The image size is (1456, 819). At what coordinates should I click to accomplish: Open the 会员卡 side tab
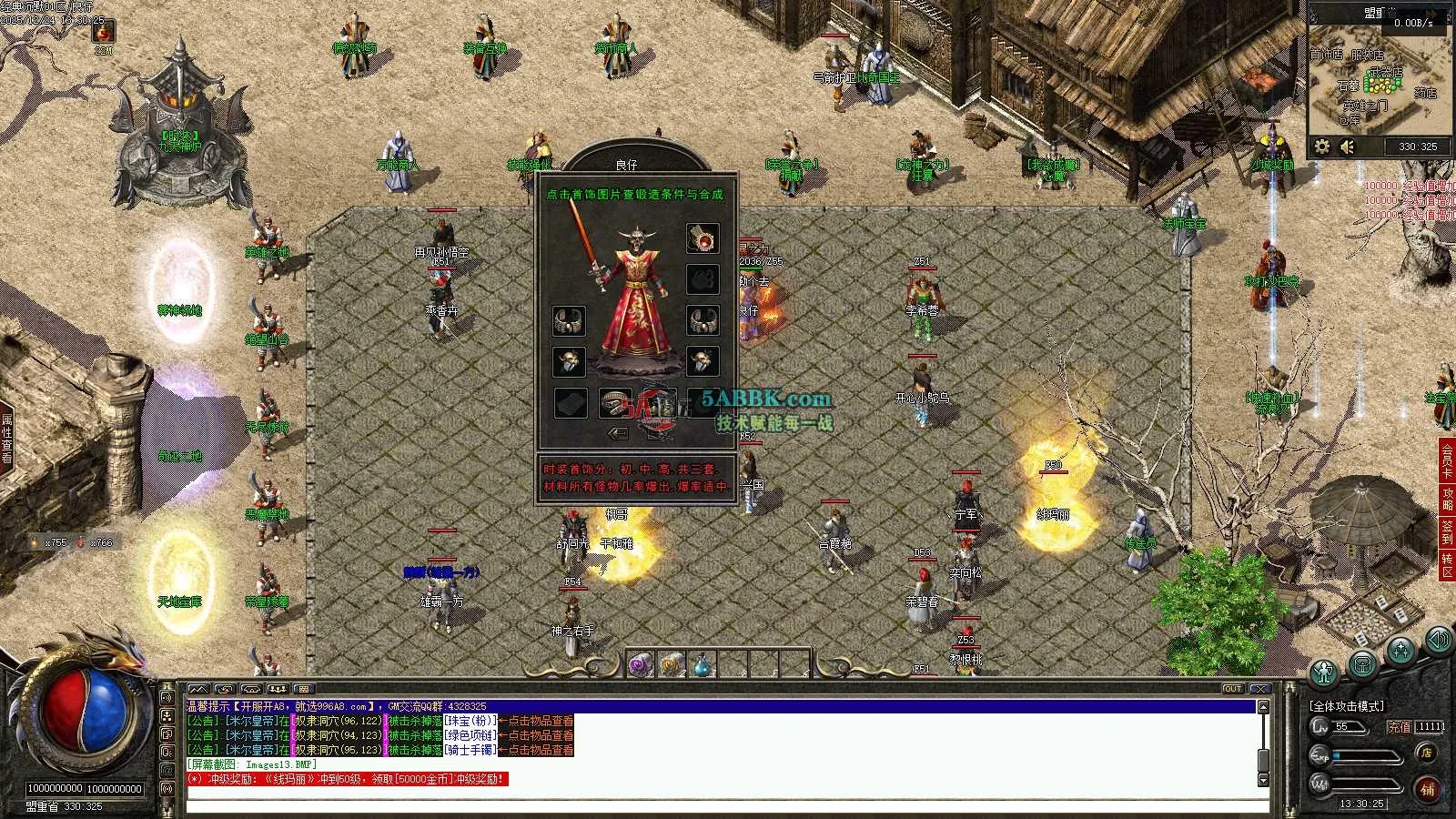point(1447,460)
